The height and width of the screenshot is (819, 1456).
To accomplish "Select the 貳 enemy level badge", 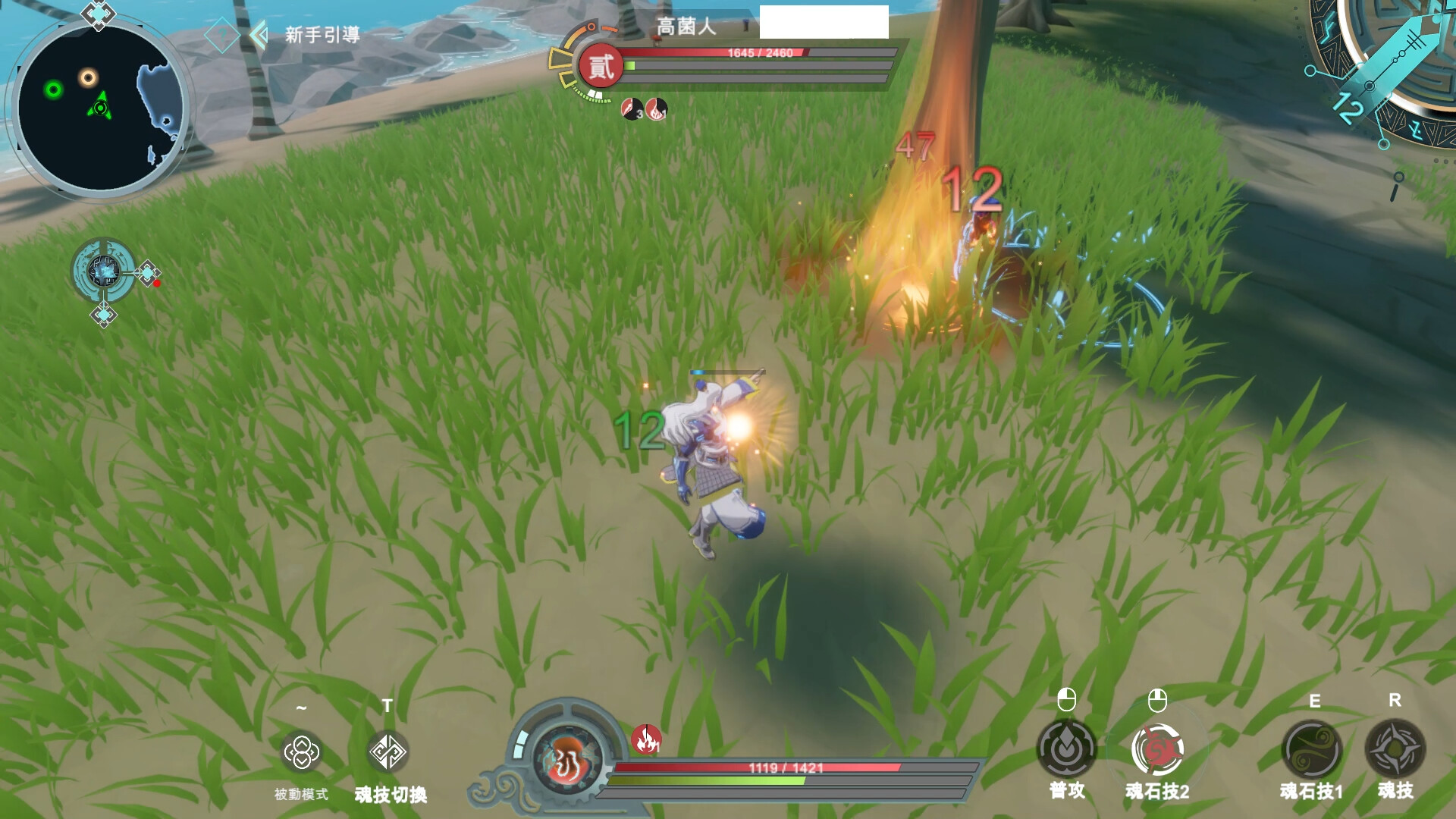I will click(x=601, y=67).
